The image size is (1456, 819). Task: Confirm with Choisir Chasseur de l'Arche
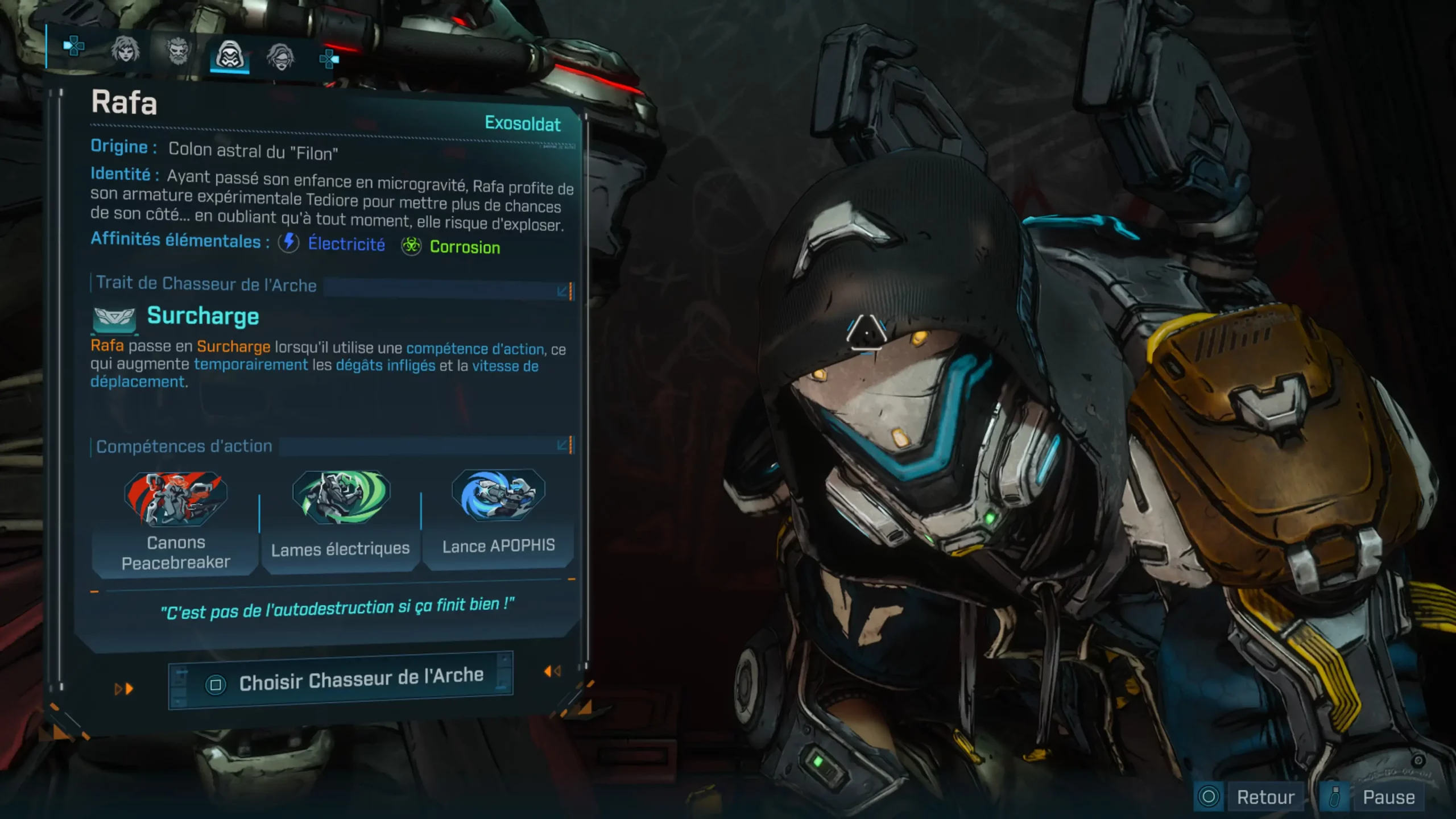coord(341,680)
